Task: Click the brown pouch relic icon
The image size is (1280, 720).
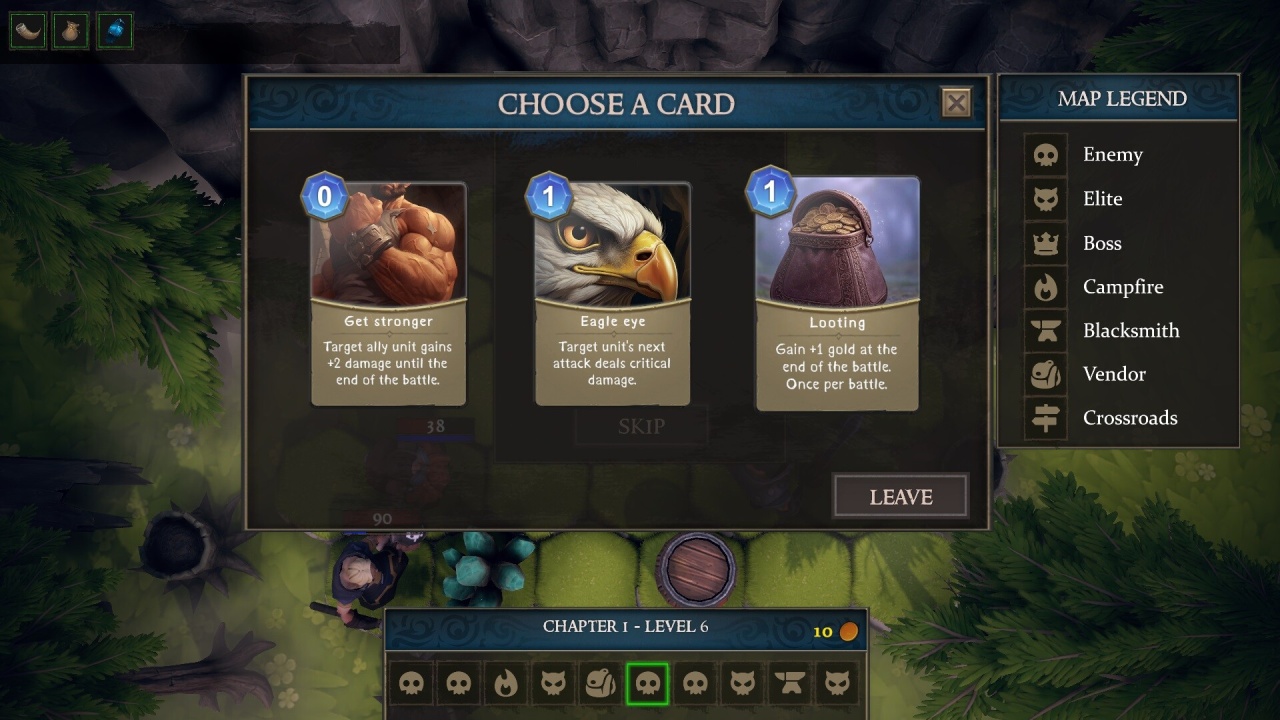Action: (71, 31)
